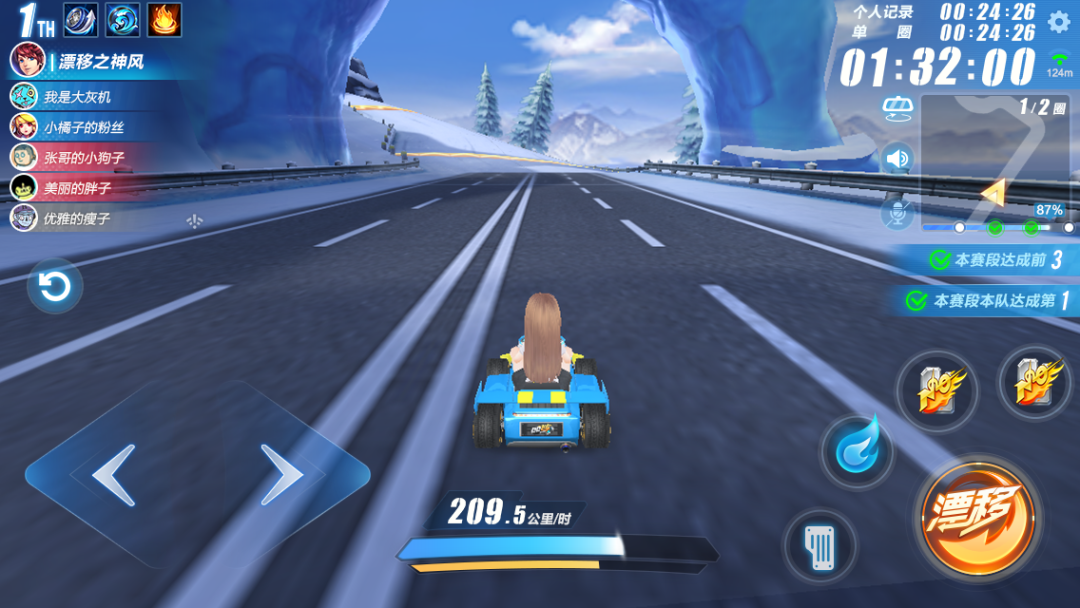Hit the brake pedal button
The height and width of the screenshot is (608, 1080).
[x=819, y=546]
